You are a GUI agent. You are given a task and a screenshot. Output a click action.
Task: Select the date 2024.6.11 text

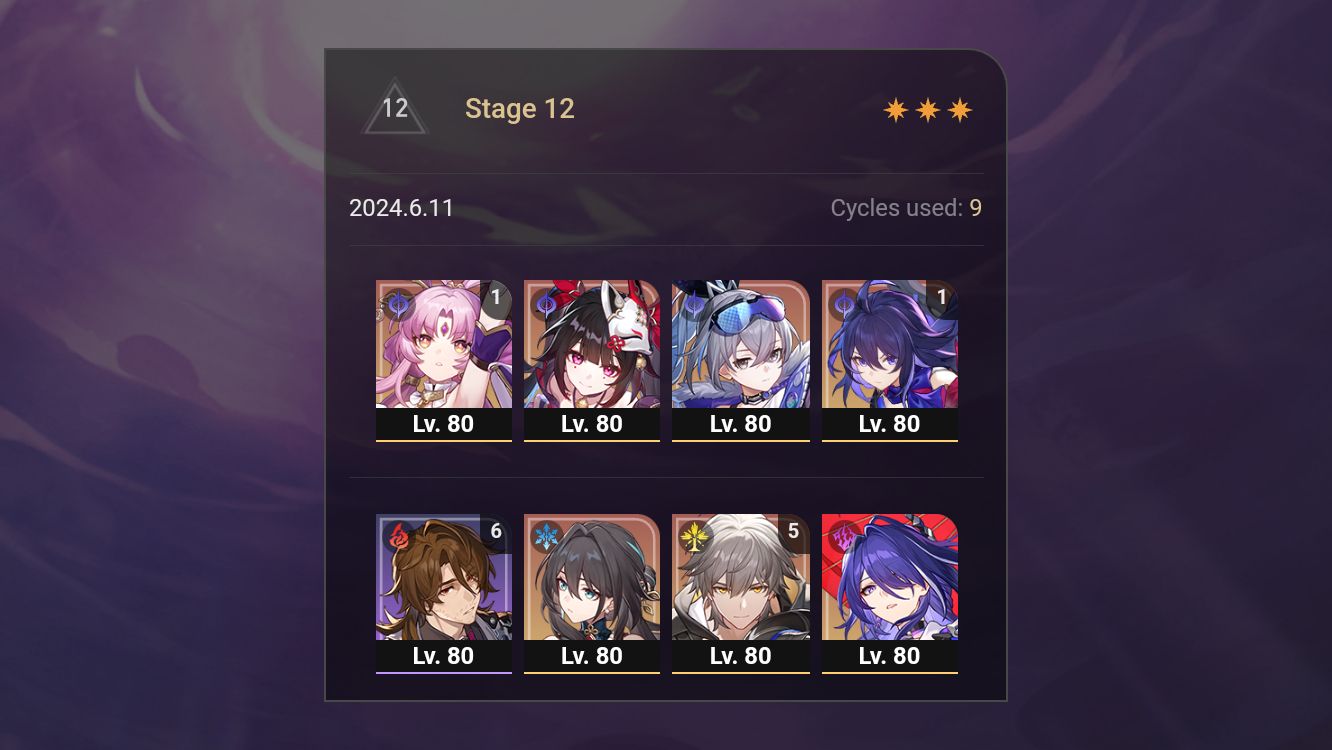point(402,208)
